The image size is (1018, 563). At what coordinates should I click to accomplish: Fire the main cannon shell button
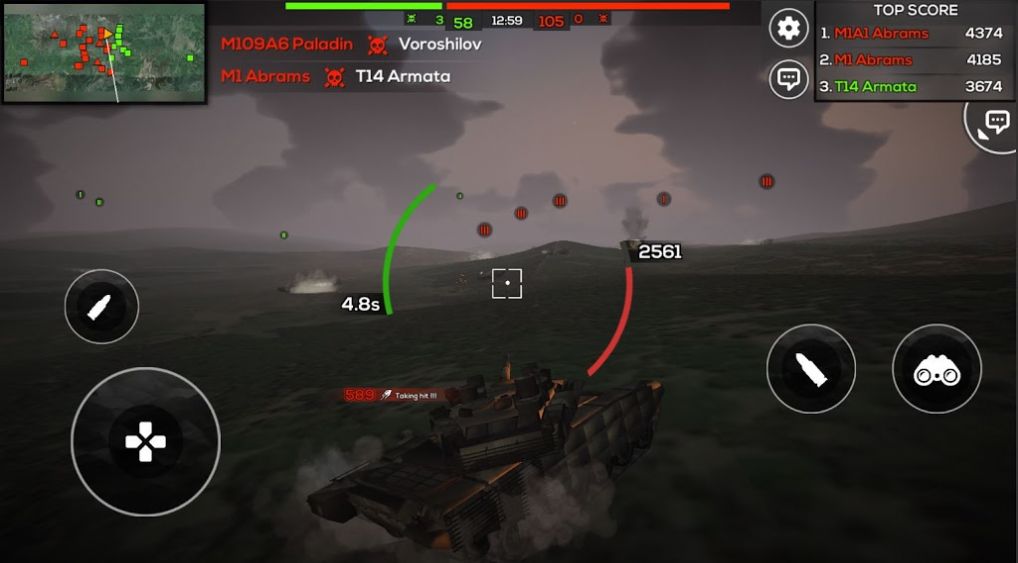[811, 369]
